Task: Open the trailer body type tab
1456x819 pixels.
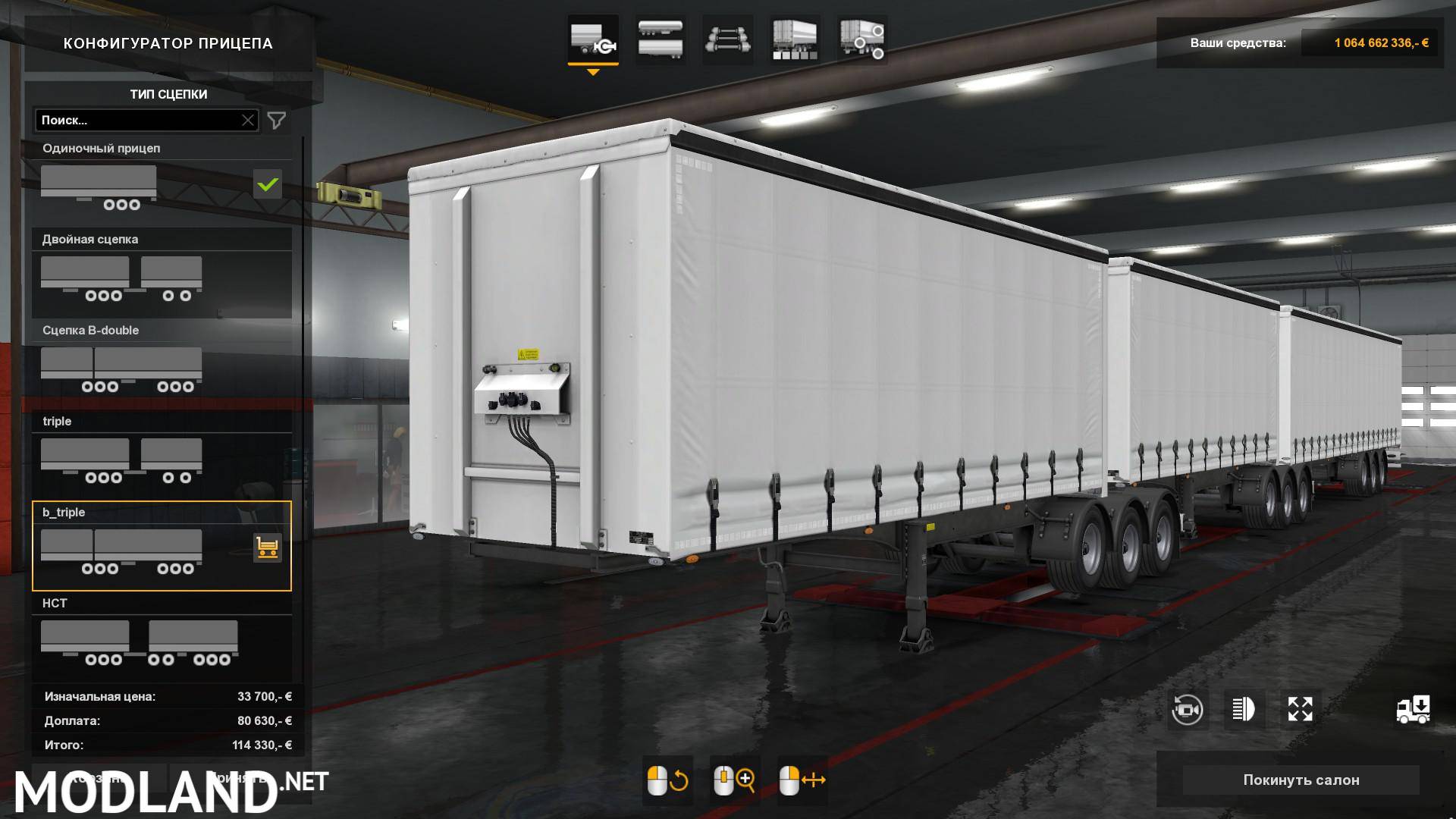Action: tap(660, 39)
